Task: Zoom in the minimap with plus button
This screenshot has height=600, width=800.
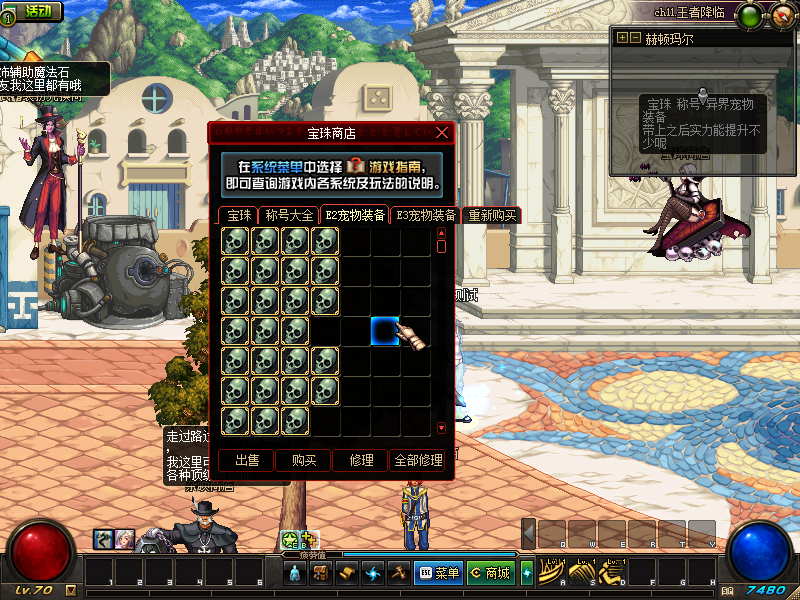Action: [x=622, y=38]
